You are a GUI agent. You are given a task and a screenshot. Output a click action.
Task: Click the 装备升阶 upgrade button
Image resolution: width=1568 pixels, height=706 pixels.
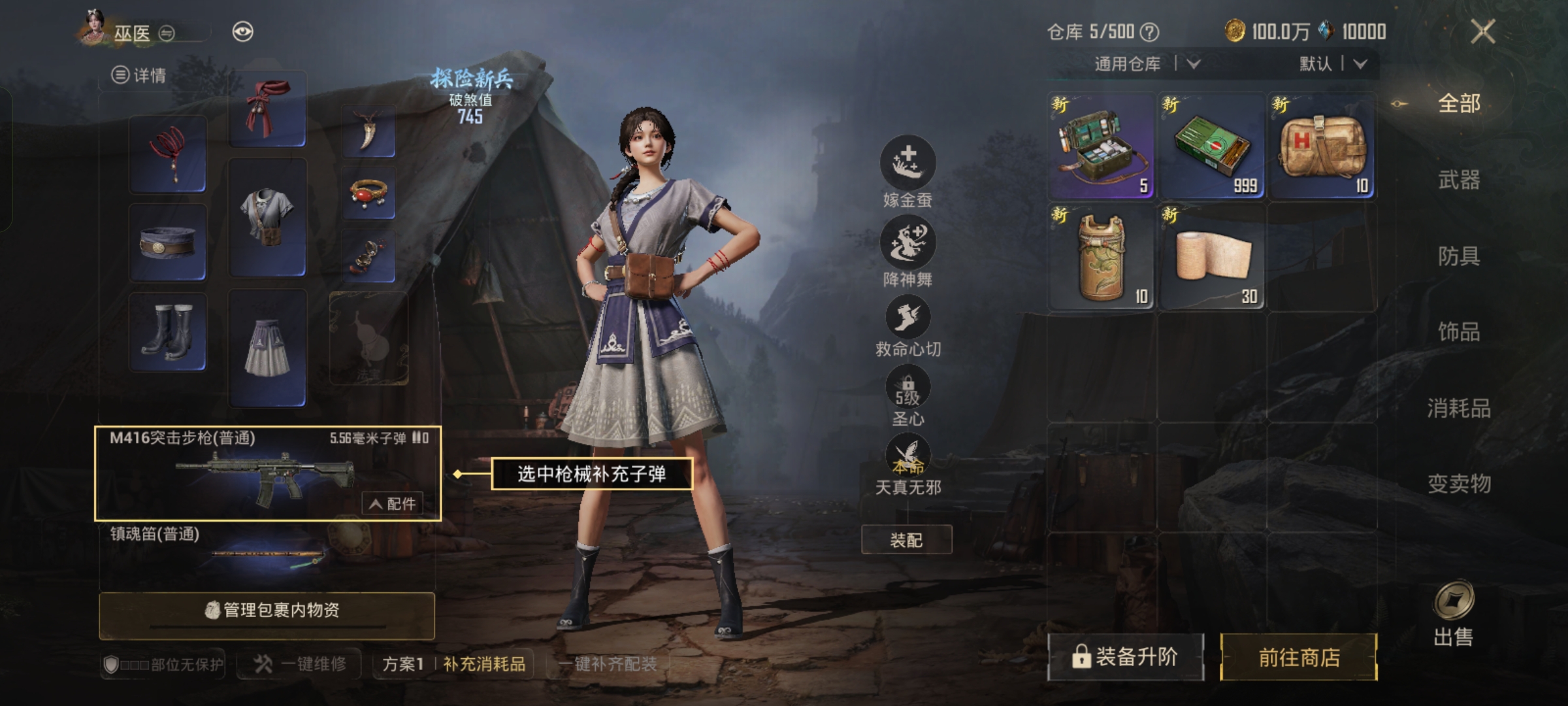coord(1125,657)
